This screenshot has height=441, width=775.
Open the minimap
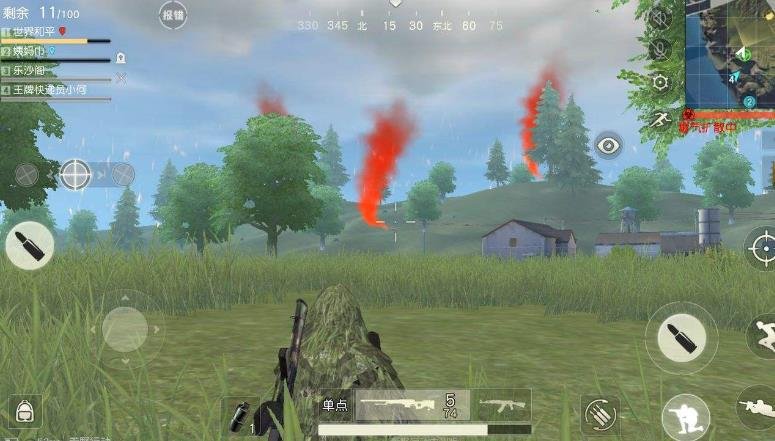click(729, 54)
